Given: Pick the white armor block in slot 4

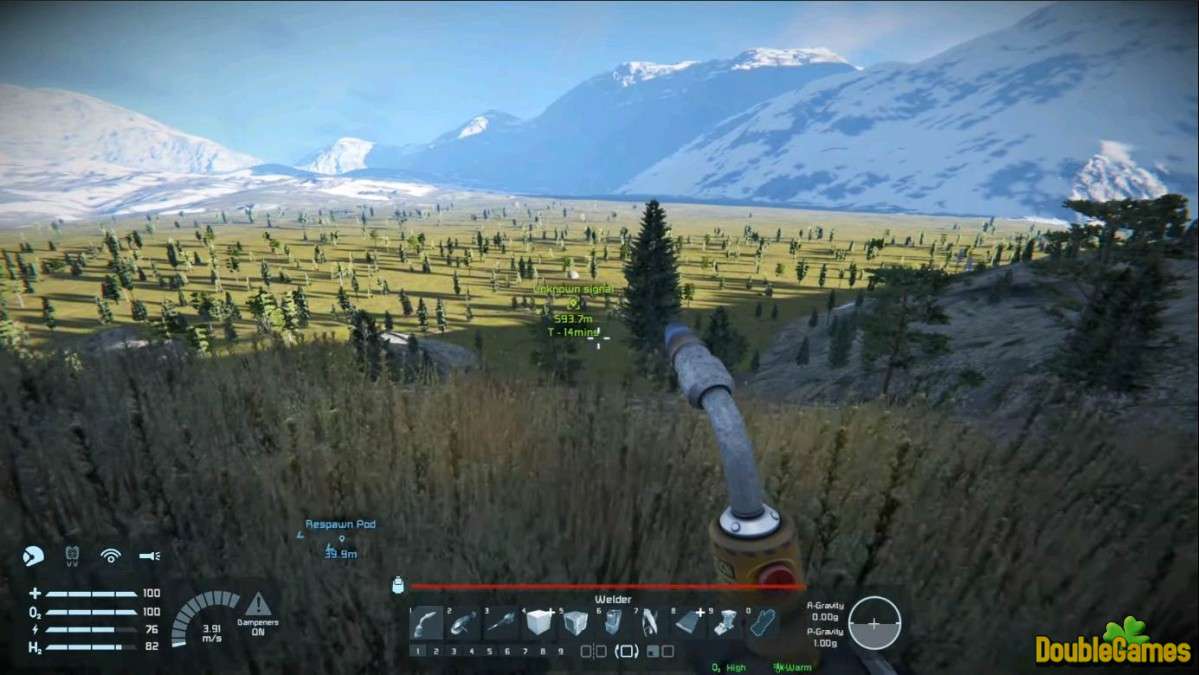Looking at the screenshot, I should 539,623.
